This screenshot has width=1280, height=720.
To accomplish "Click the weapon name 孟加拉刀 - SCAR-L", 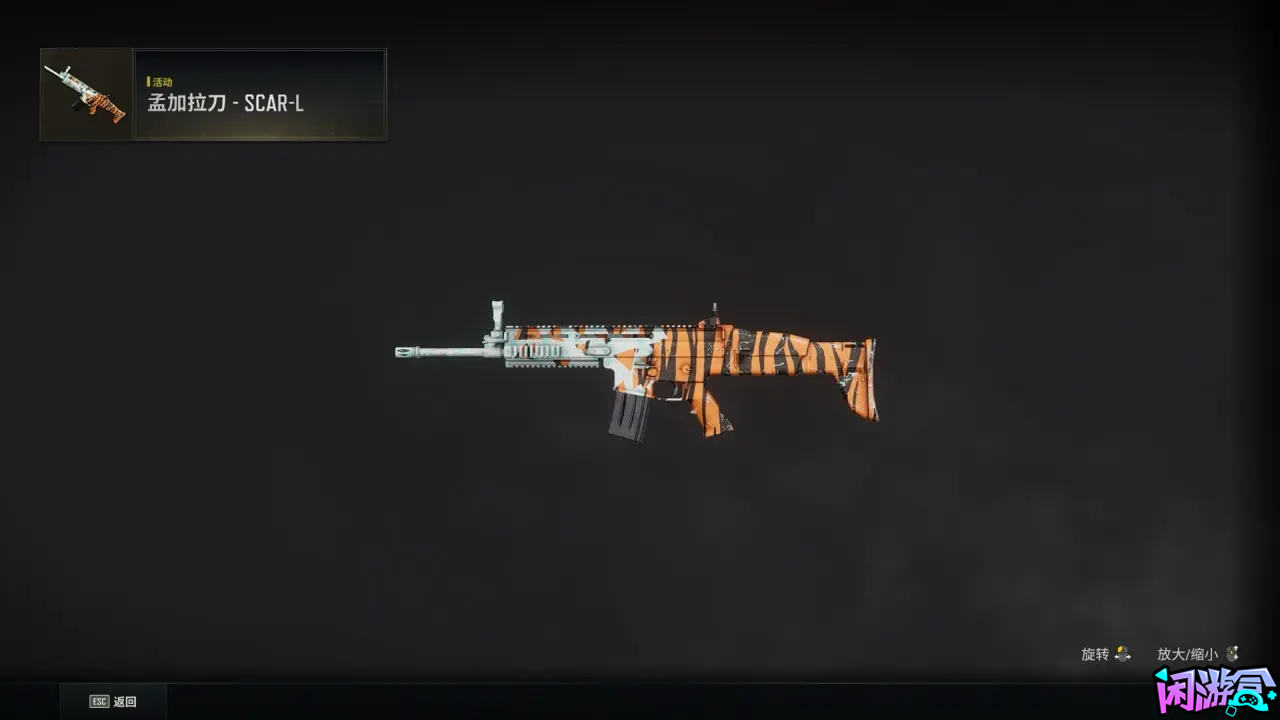I will click(226, 103).
